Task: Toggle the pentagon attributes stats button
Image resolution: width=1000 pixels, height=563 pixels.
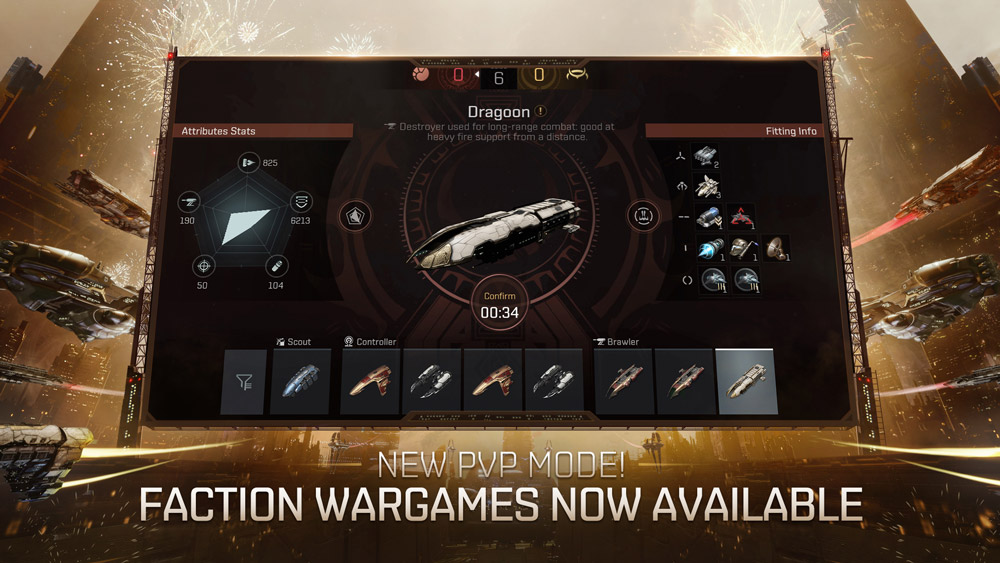Action: pos(355,215)
